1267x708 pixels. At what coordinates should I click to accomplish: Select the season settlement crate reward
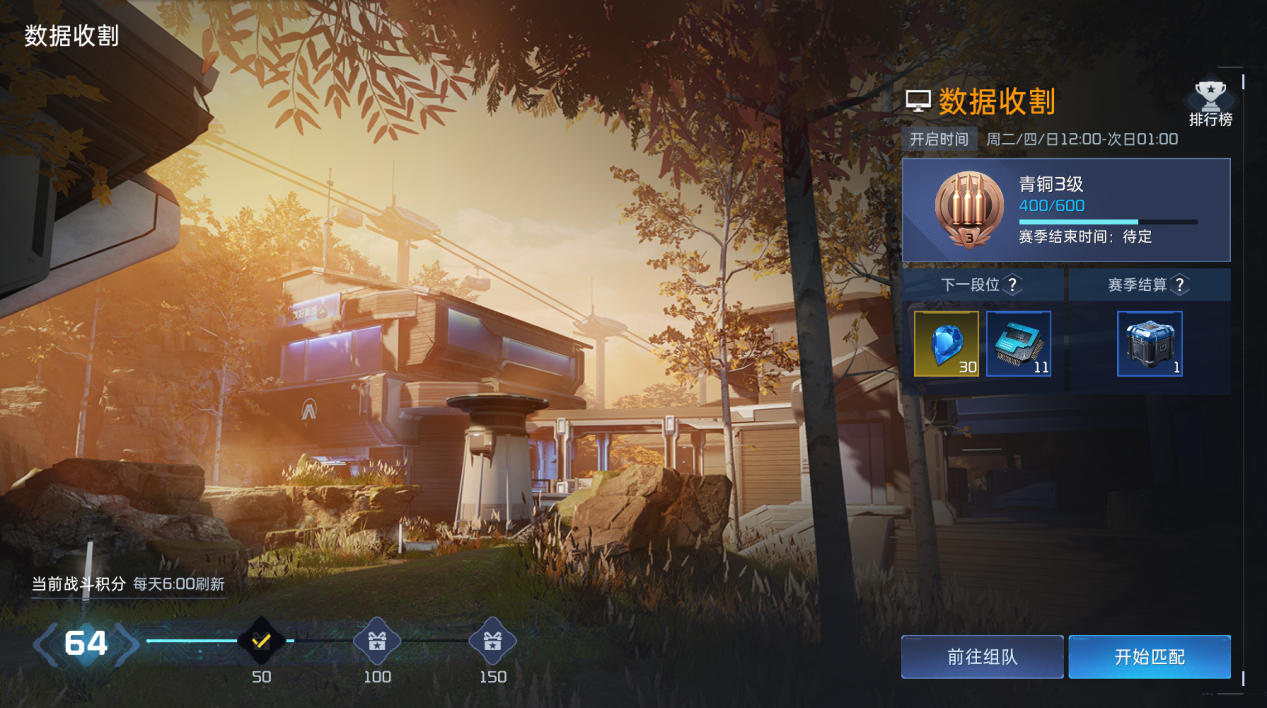pyautogui.click(x=1150, y=344)
